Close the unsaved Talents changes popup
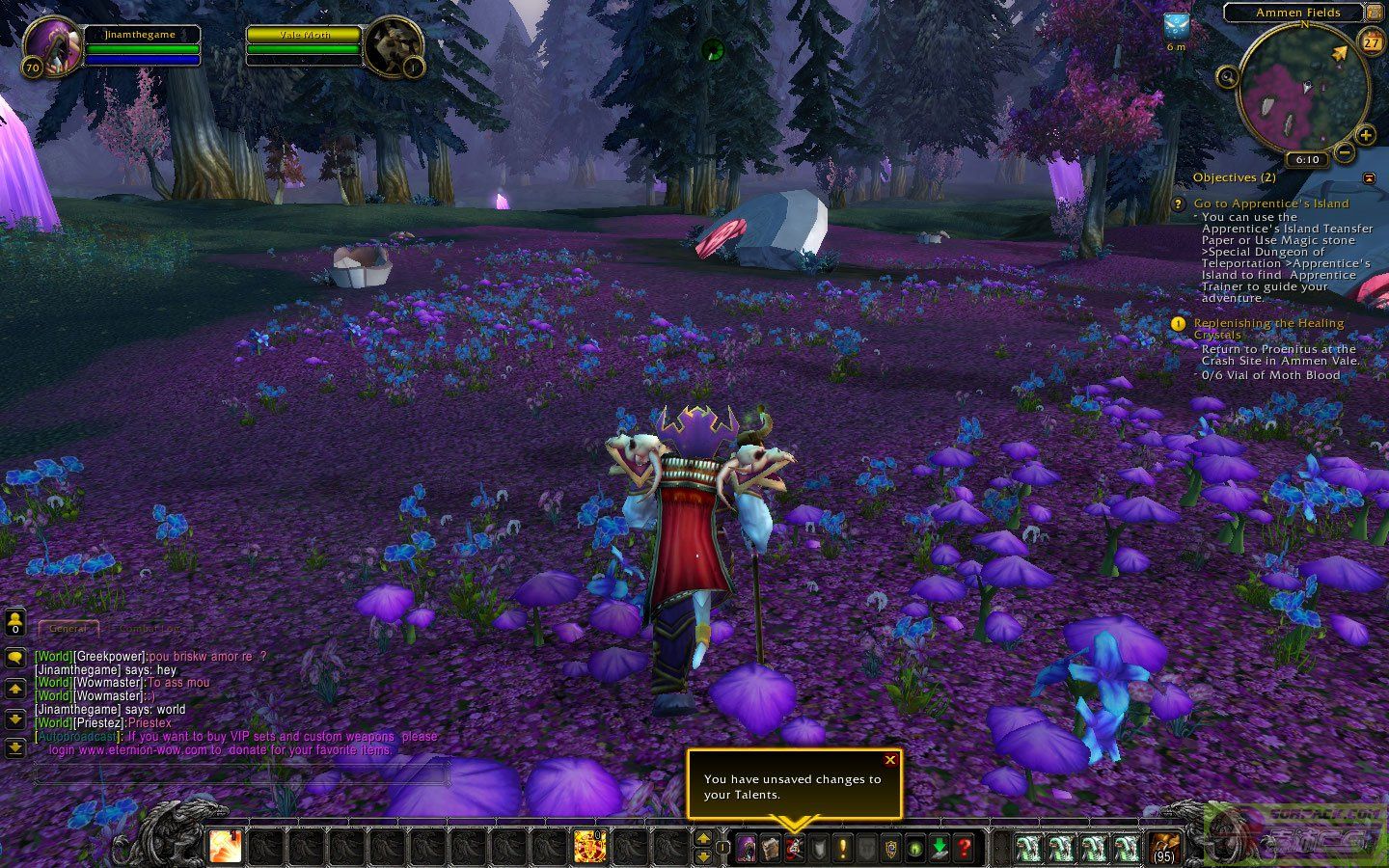The image size is (1389, 868). 889,760
